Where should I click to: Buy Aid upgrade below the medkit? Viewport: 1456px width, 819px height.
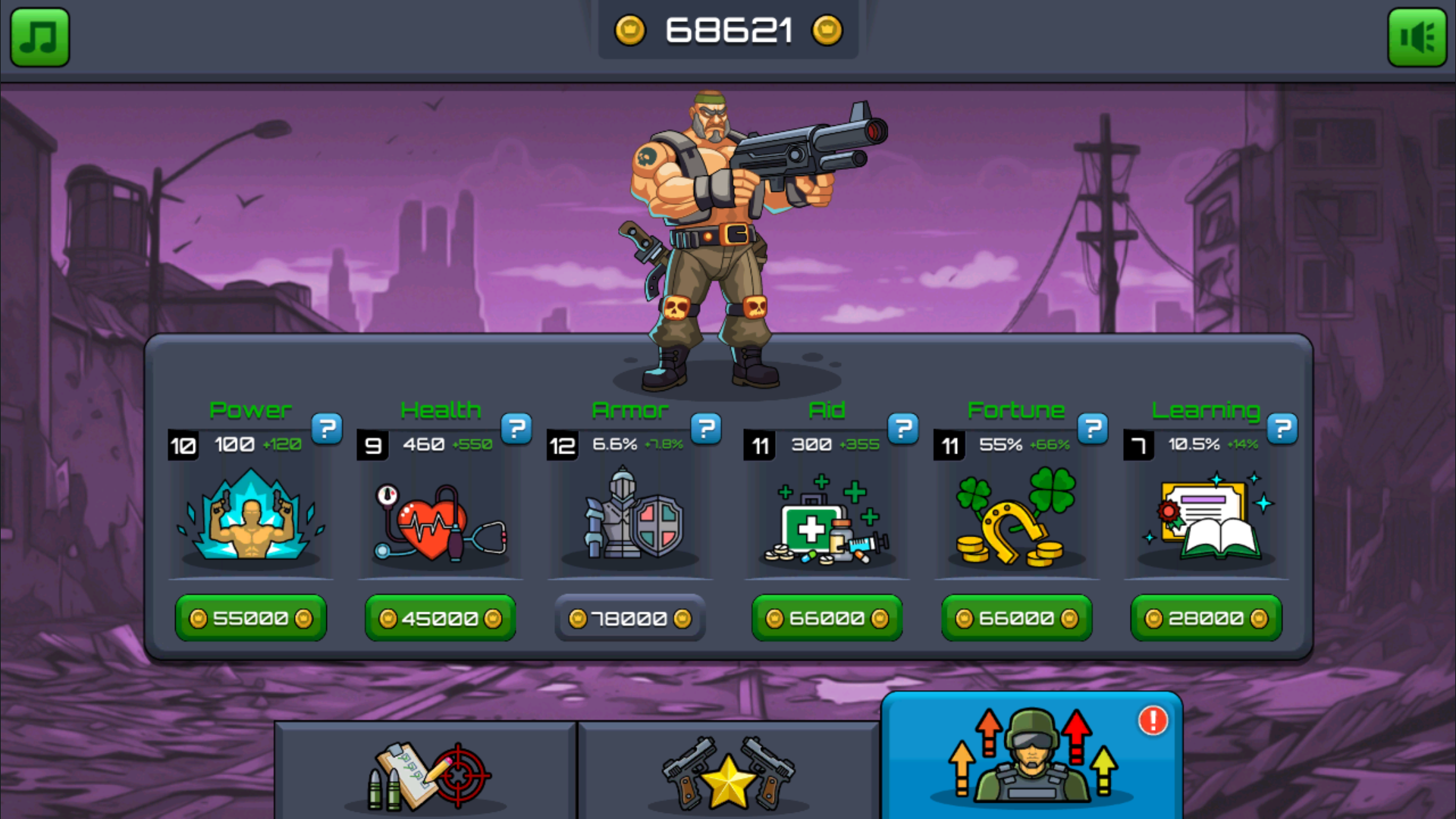827,619
